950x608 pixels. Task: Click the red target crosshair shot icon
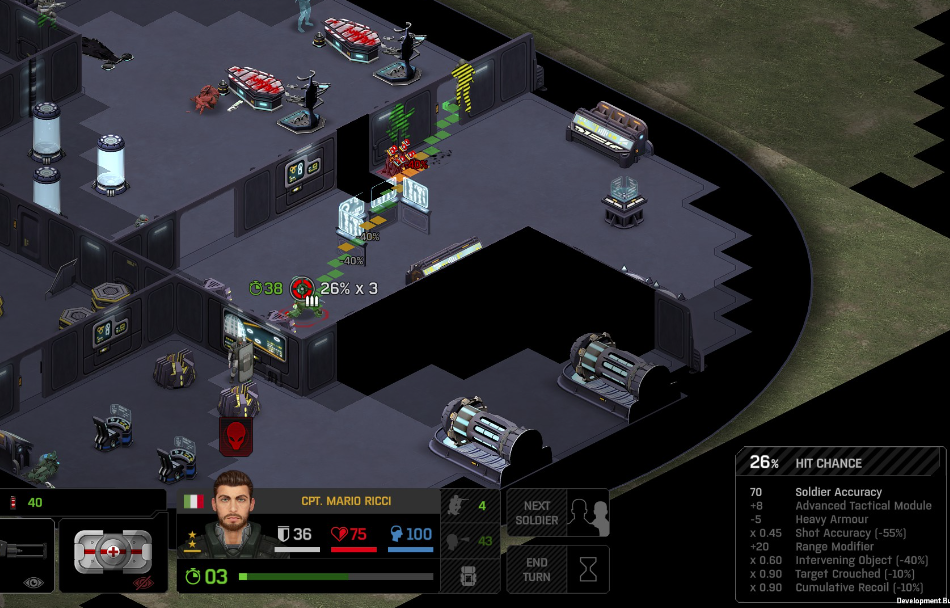(x=300, y=288)
